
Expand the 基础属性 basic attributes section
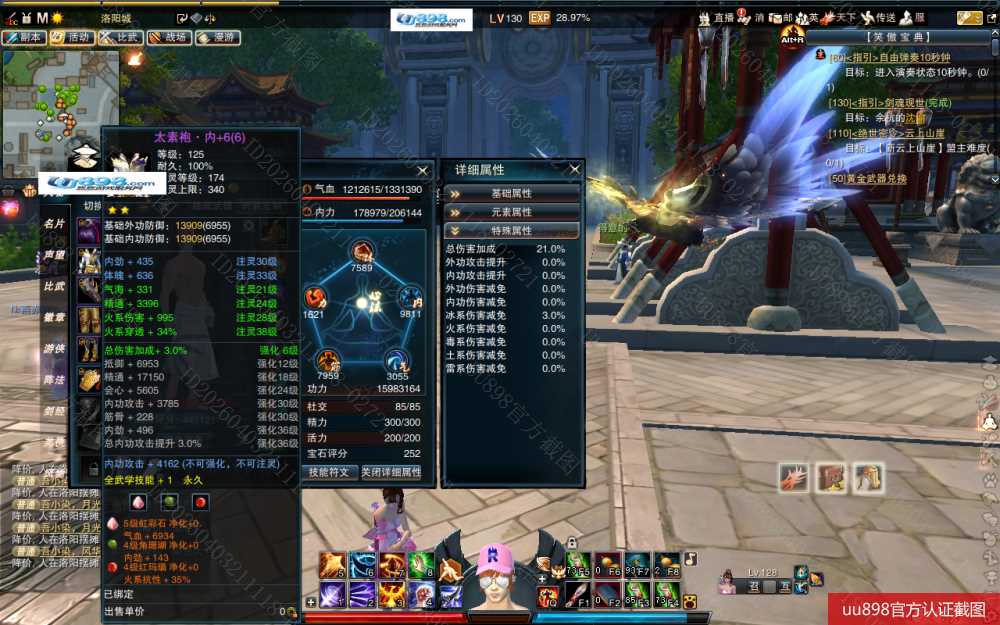pyautogui.click(x=511, y=193)
